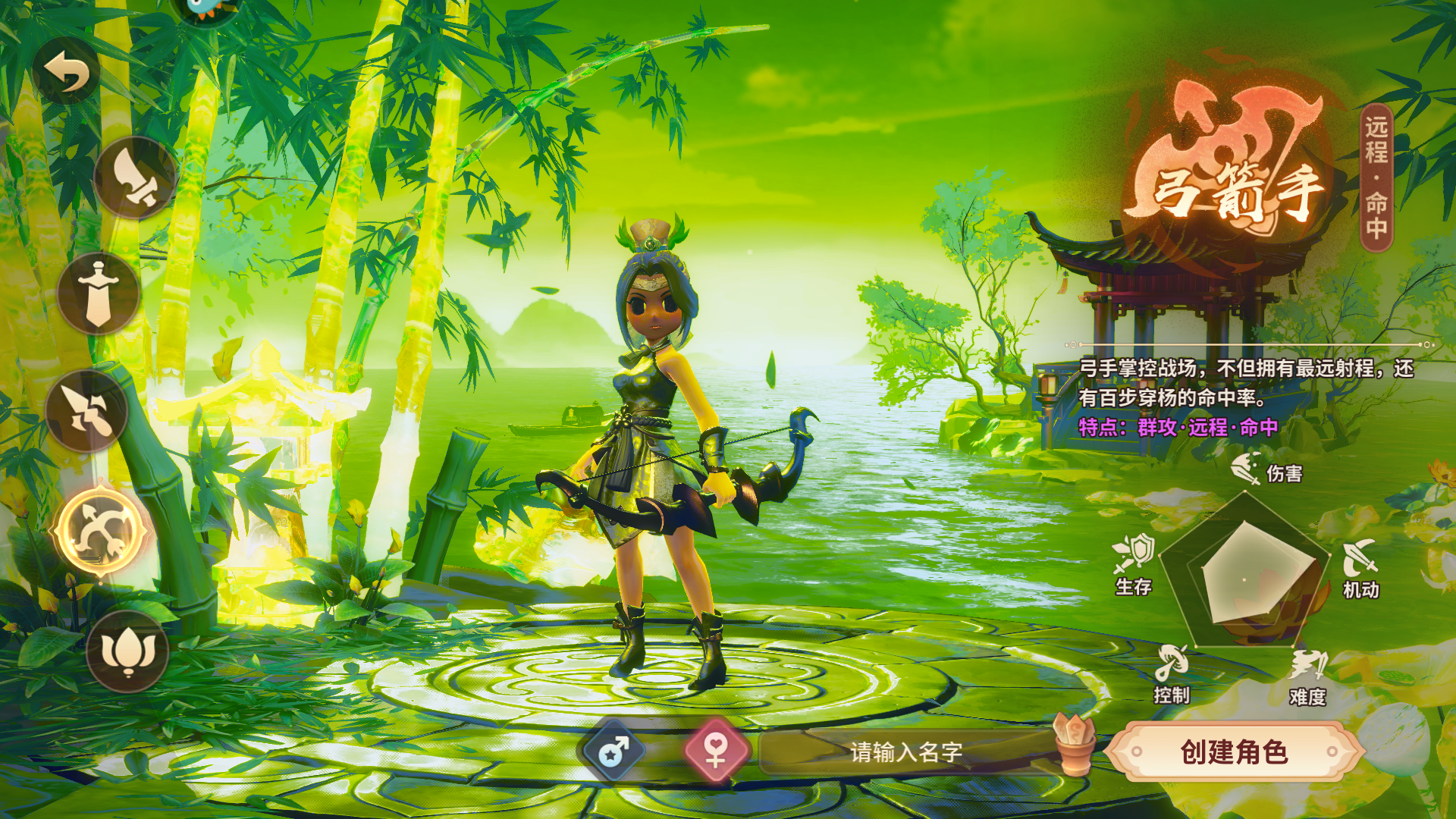Confirm with the 创建角色 button
Image resolution: width=1456 pixels, height=819 pixels.
point(1234,752)
